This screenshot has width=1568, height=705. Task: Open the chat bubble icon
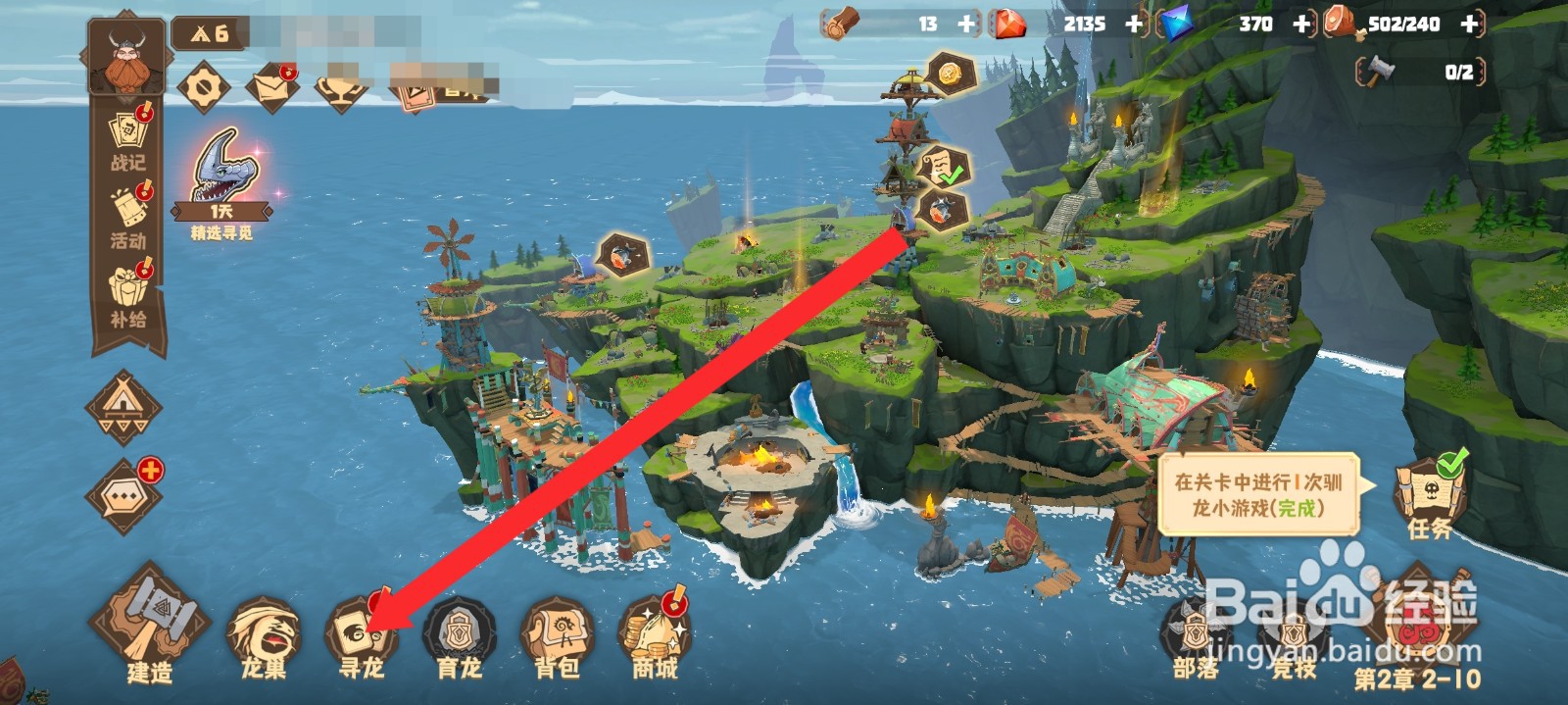point(123,496)
